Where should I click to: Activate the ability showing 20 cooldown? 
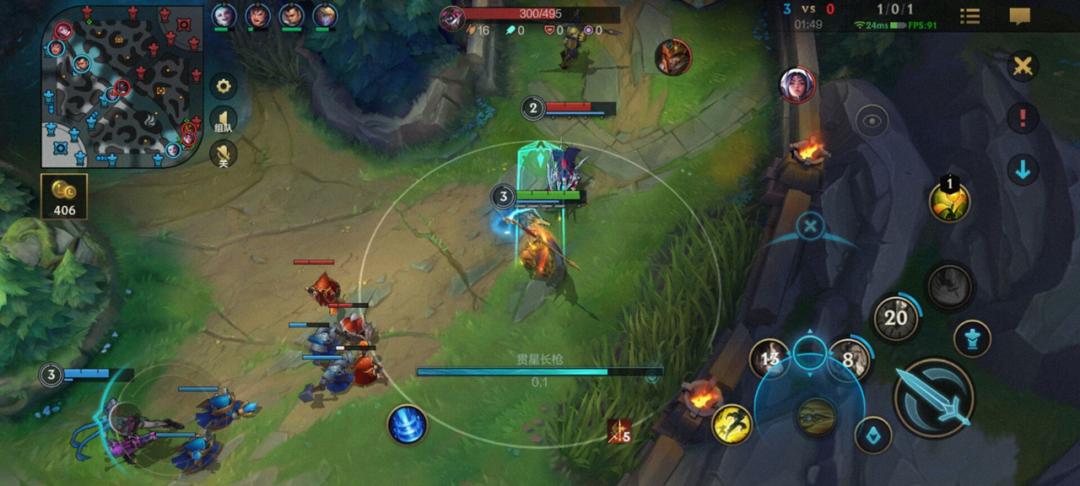(x=896, y=319)
